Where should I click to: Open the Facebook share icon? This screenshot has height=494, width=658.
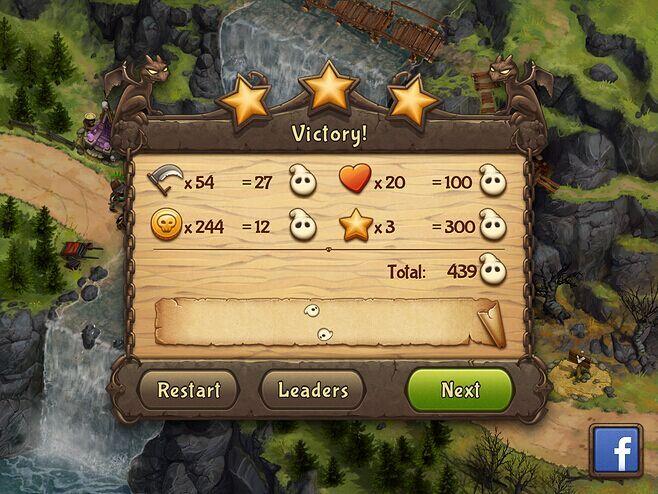[618, 454]
